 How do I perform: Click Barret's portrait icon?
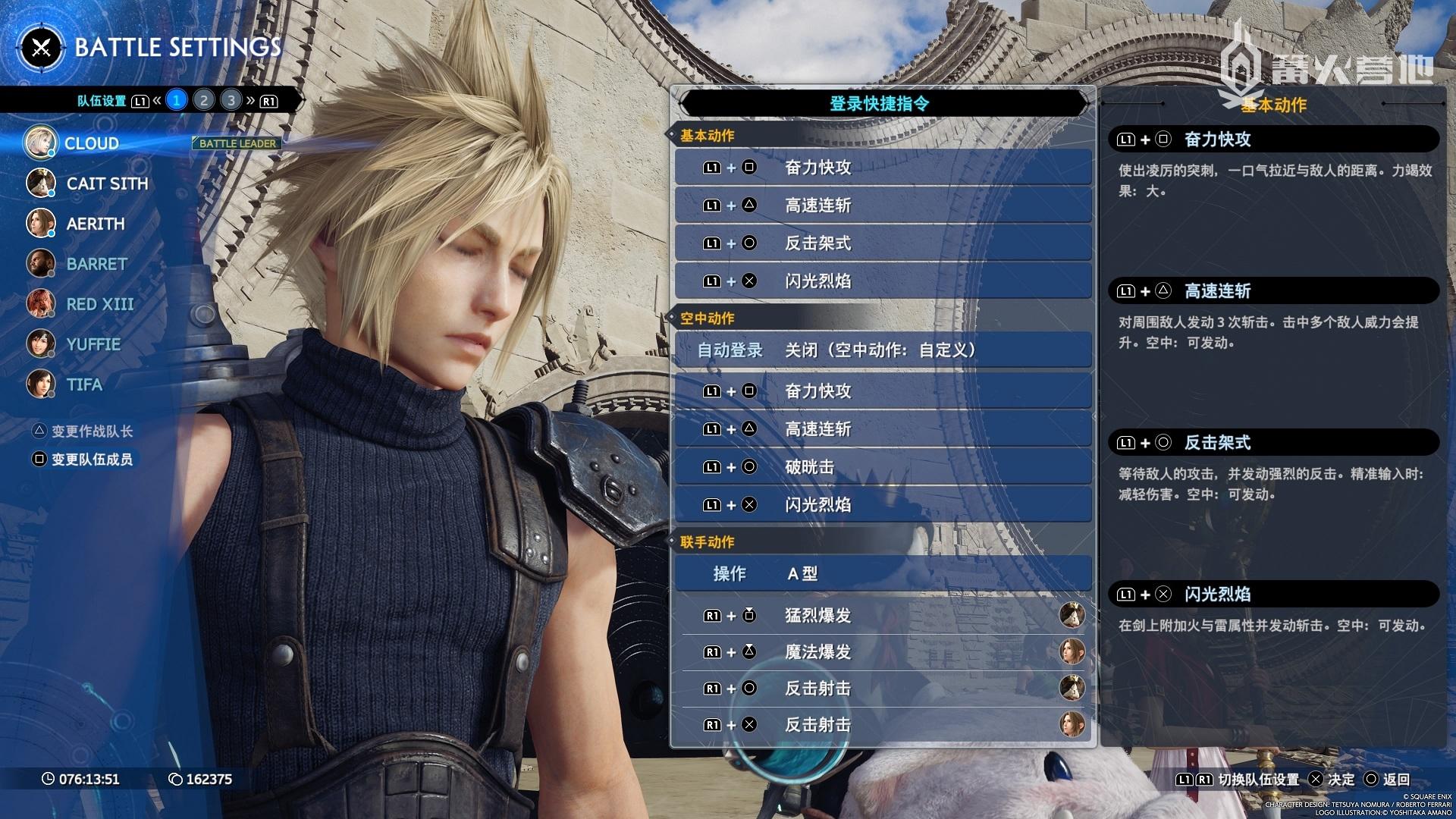coord(41,264)
